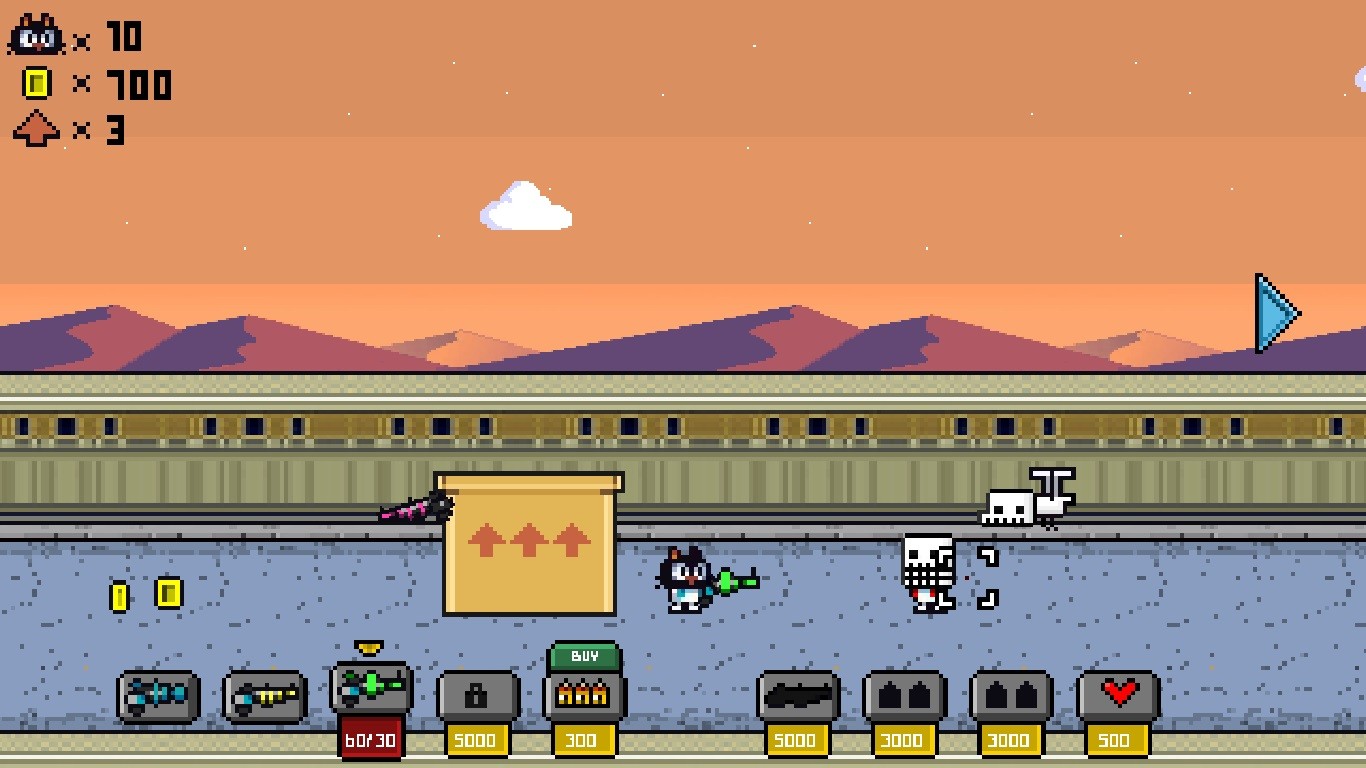Select the black shotgun item costing 5000

[x=797, y=695]
